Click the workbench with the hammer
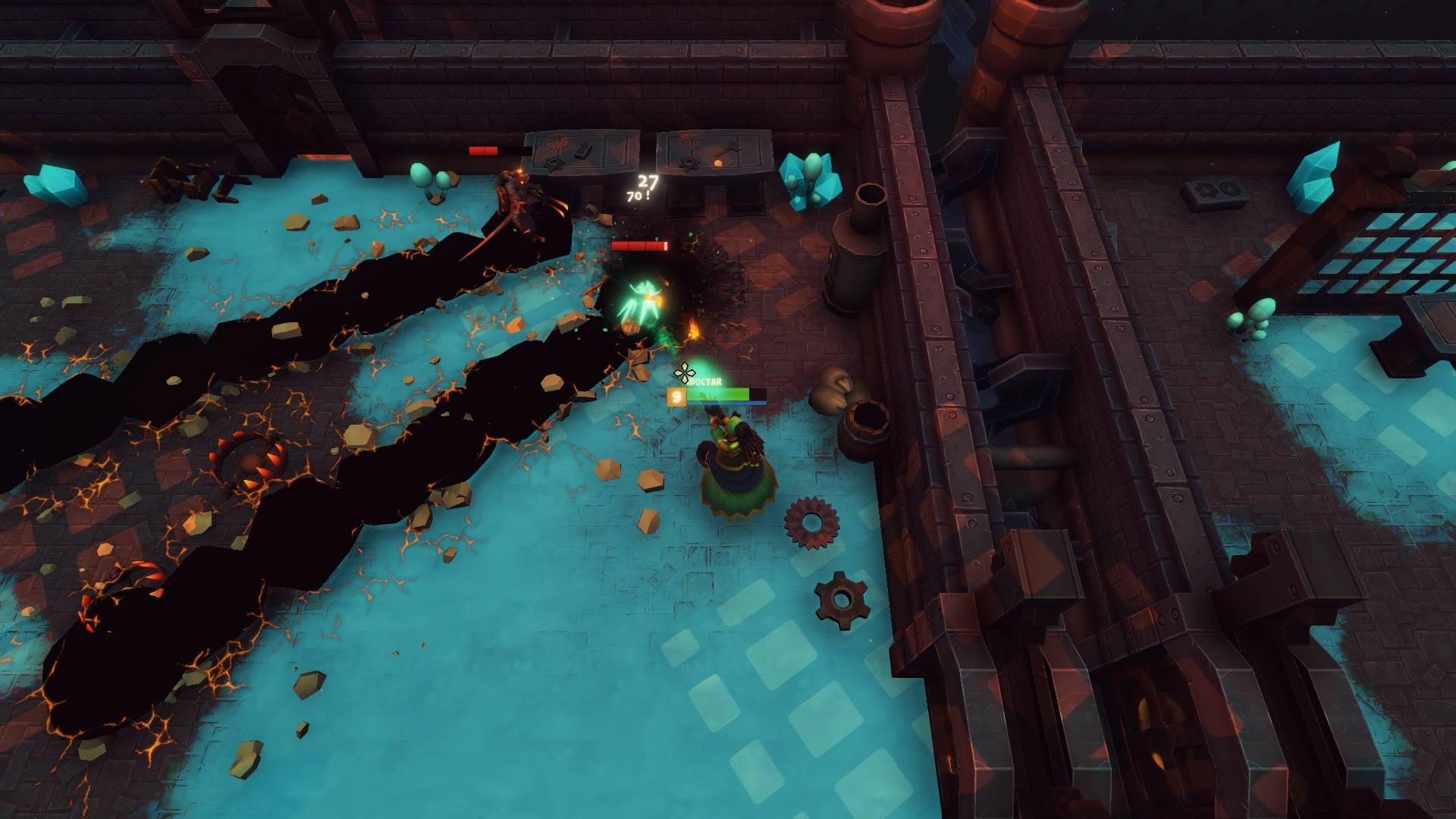This screenshot has height=819, width=1456. click(x=713, y=152)
